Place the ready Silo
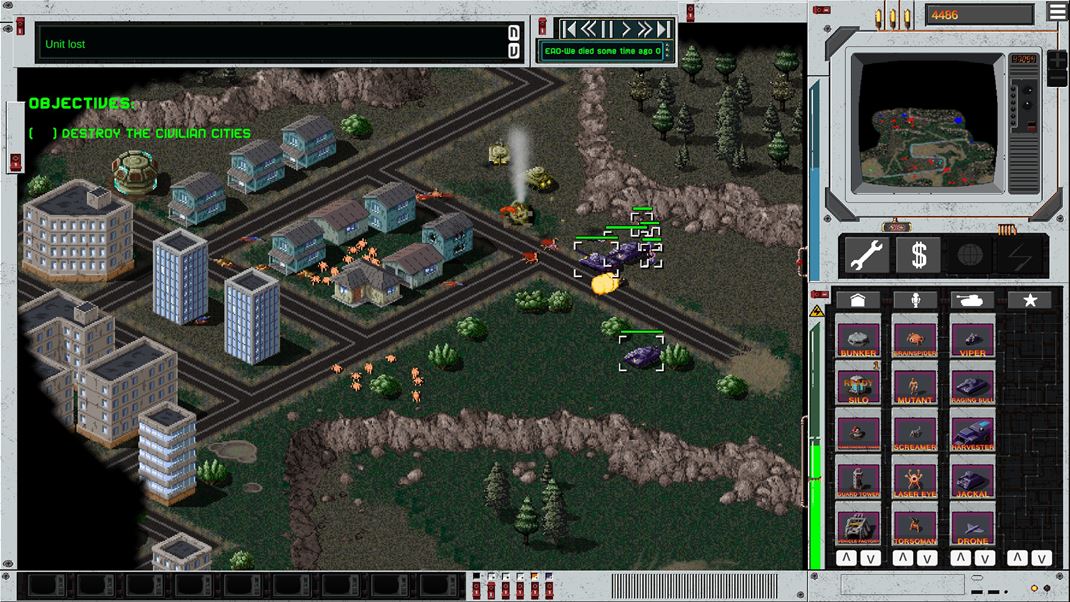This screenshot has width=1070, height=602. 858,384
